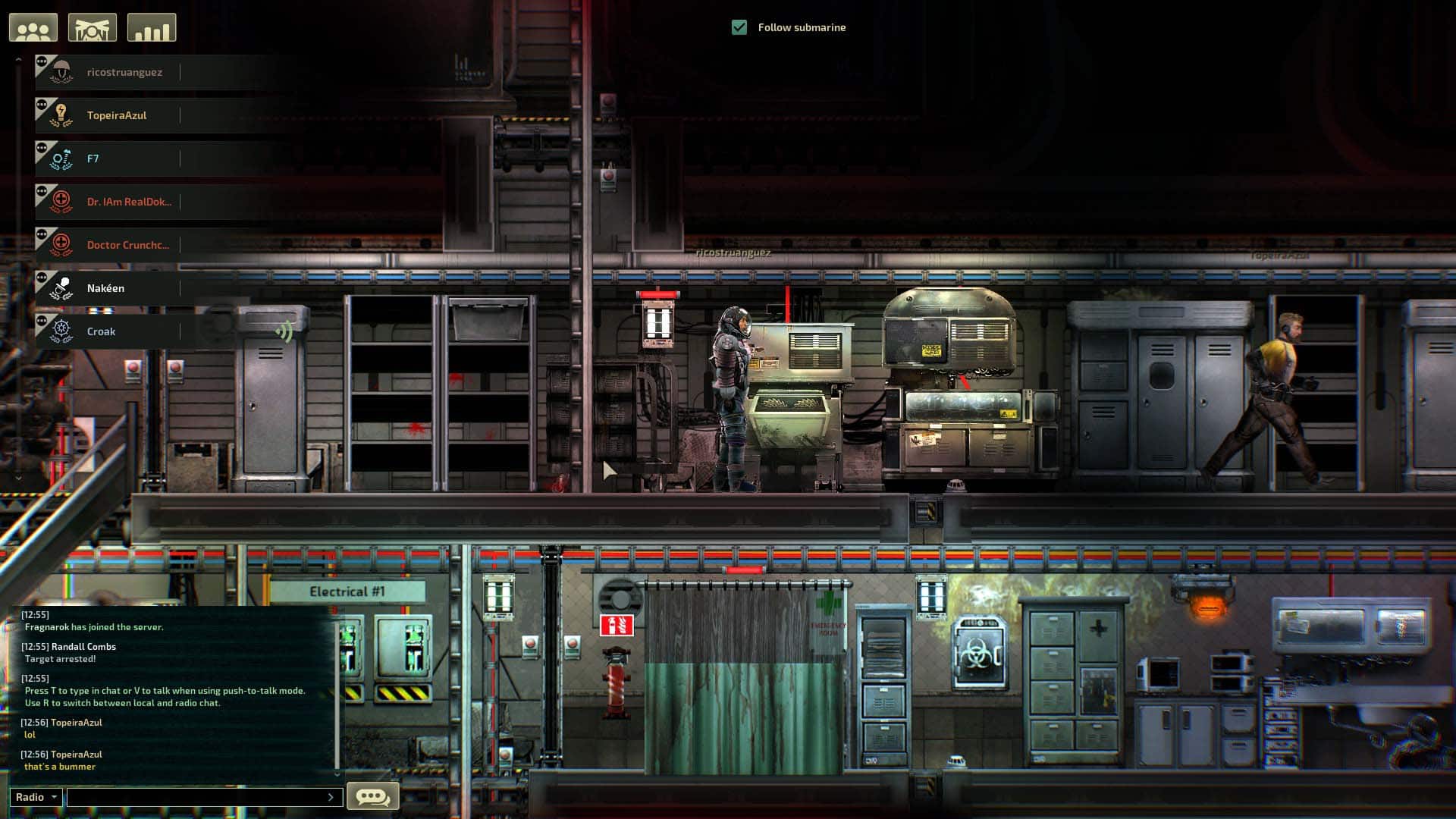Image resolution: width=1456 pixels, height=819 pixels.
Task: Focus the chat message input field
Action: point(197,797)
